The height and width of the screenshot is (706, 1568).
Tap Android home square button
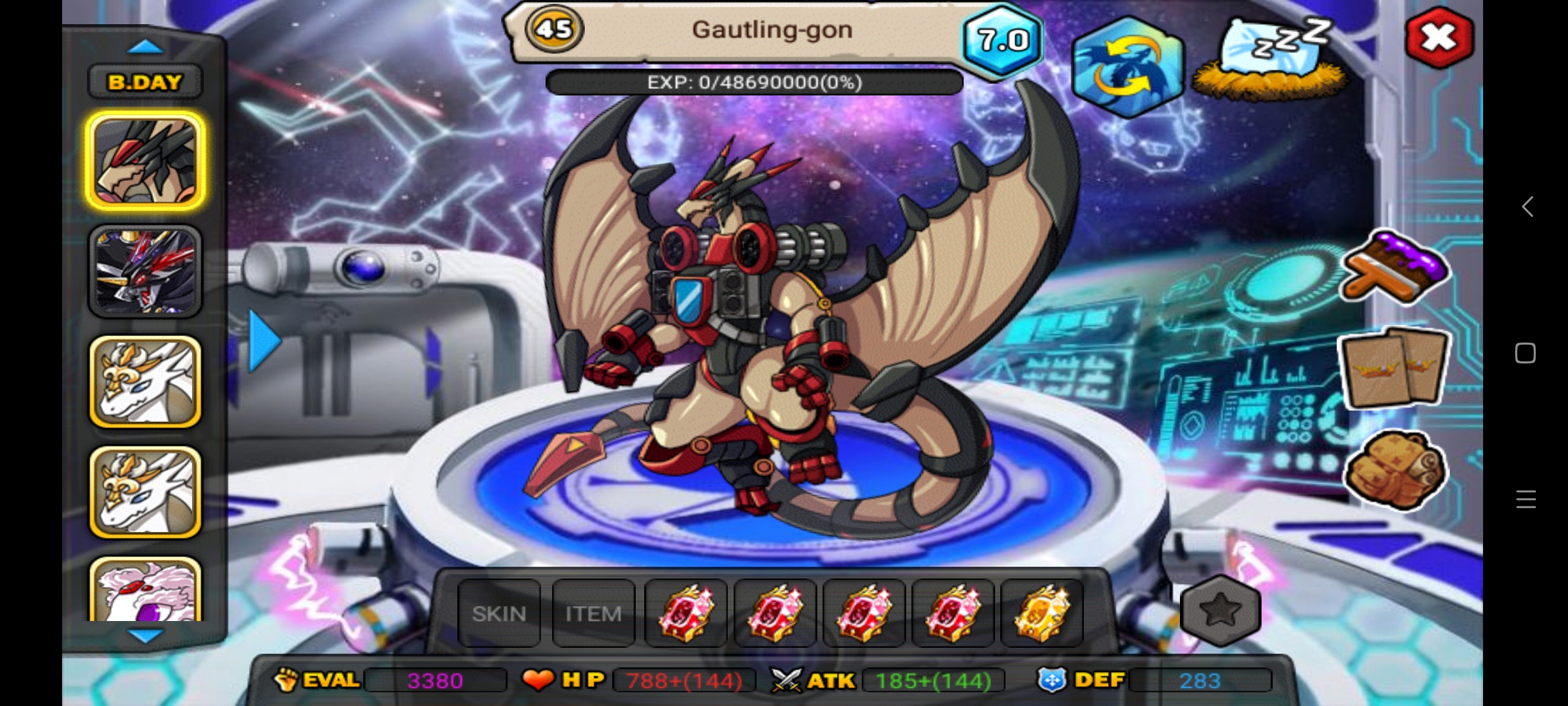coord(1526,354)
